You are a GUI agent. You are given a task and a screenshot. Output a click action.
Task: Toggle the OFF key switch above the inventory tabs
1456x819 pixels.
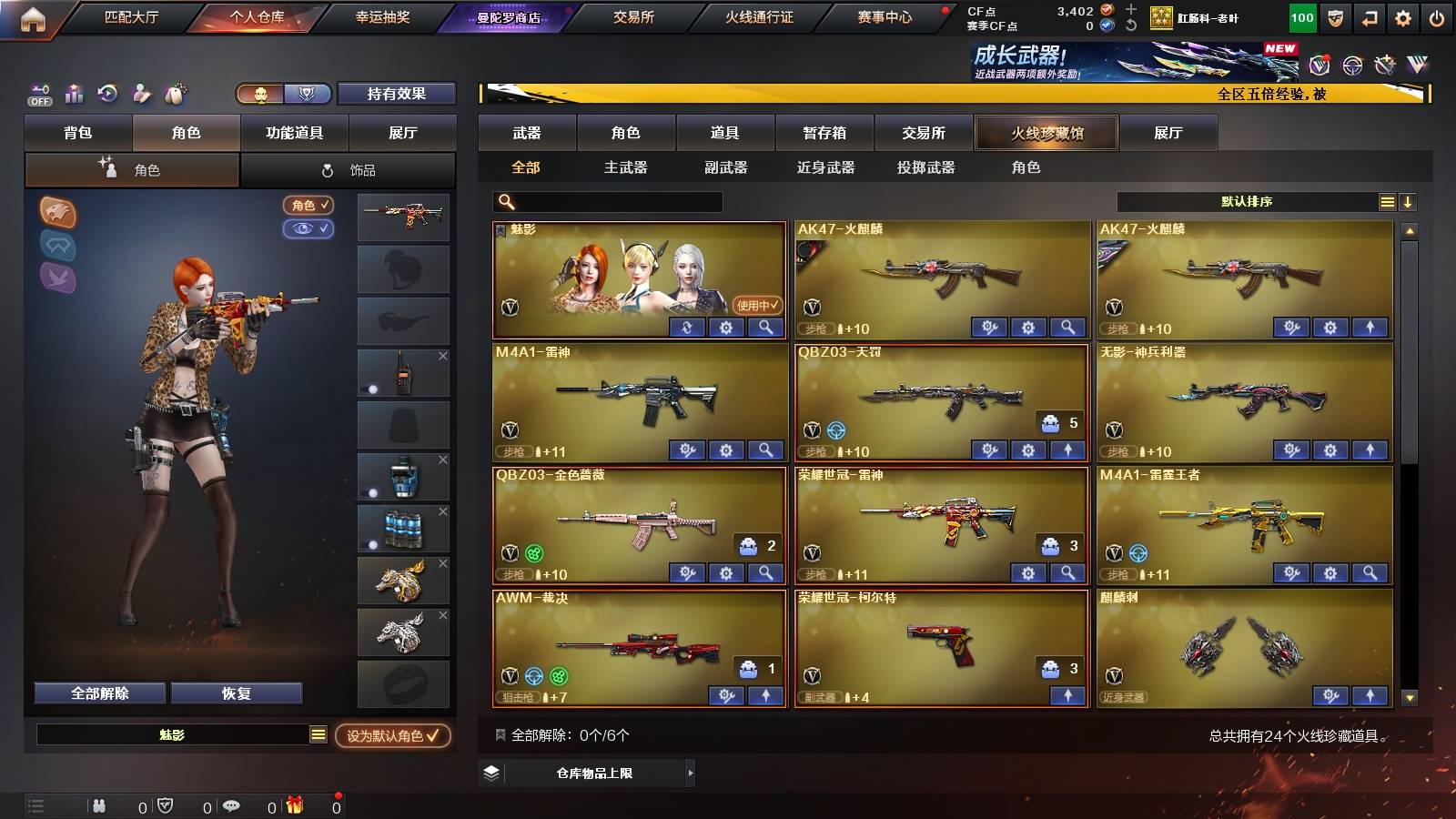coord(38,94)
